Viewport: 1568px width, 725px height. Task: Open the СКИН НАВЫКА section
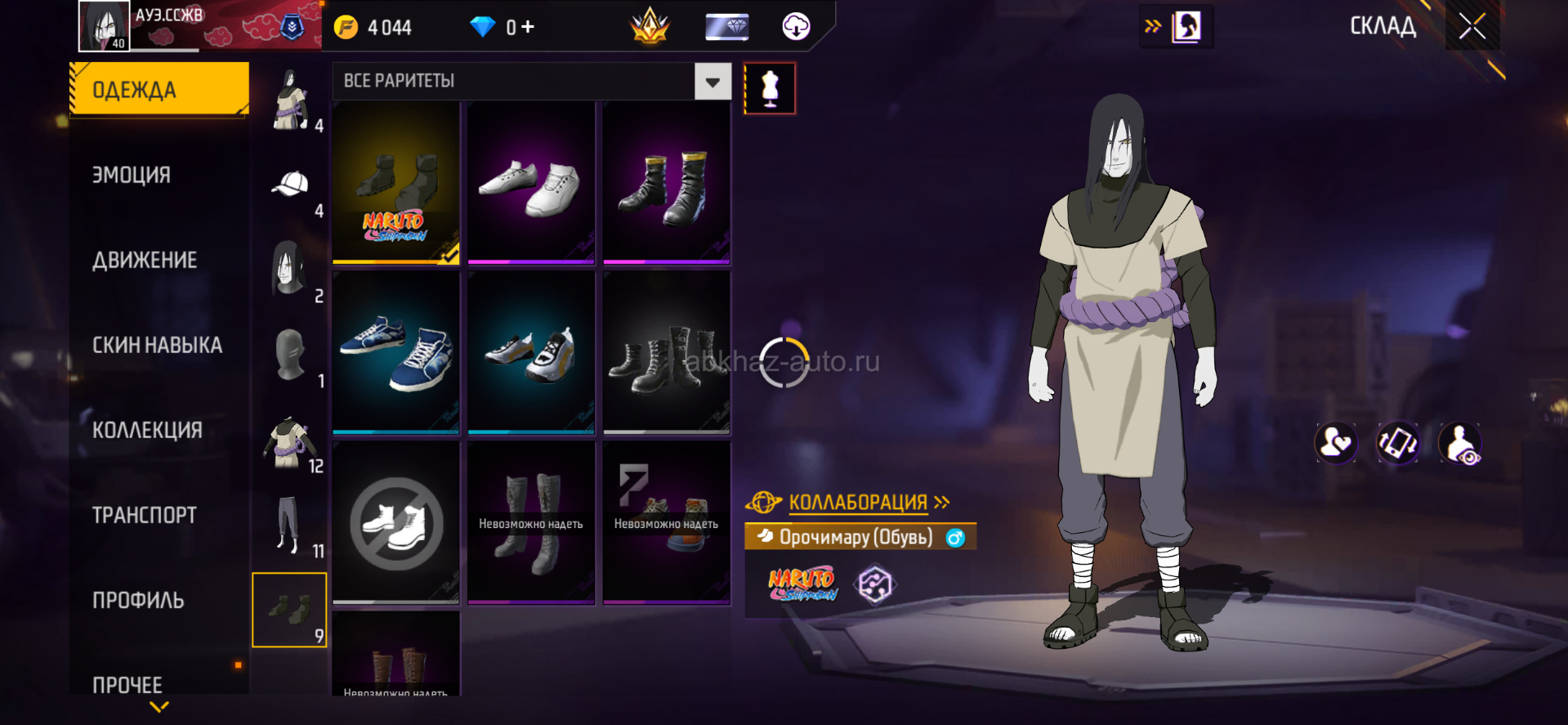(x=157, y=345)
